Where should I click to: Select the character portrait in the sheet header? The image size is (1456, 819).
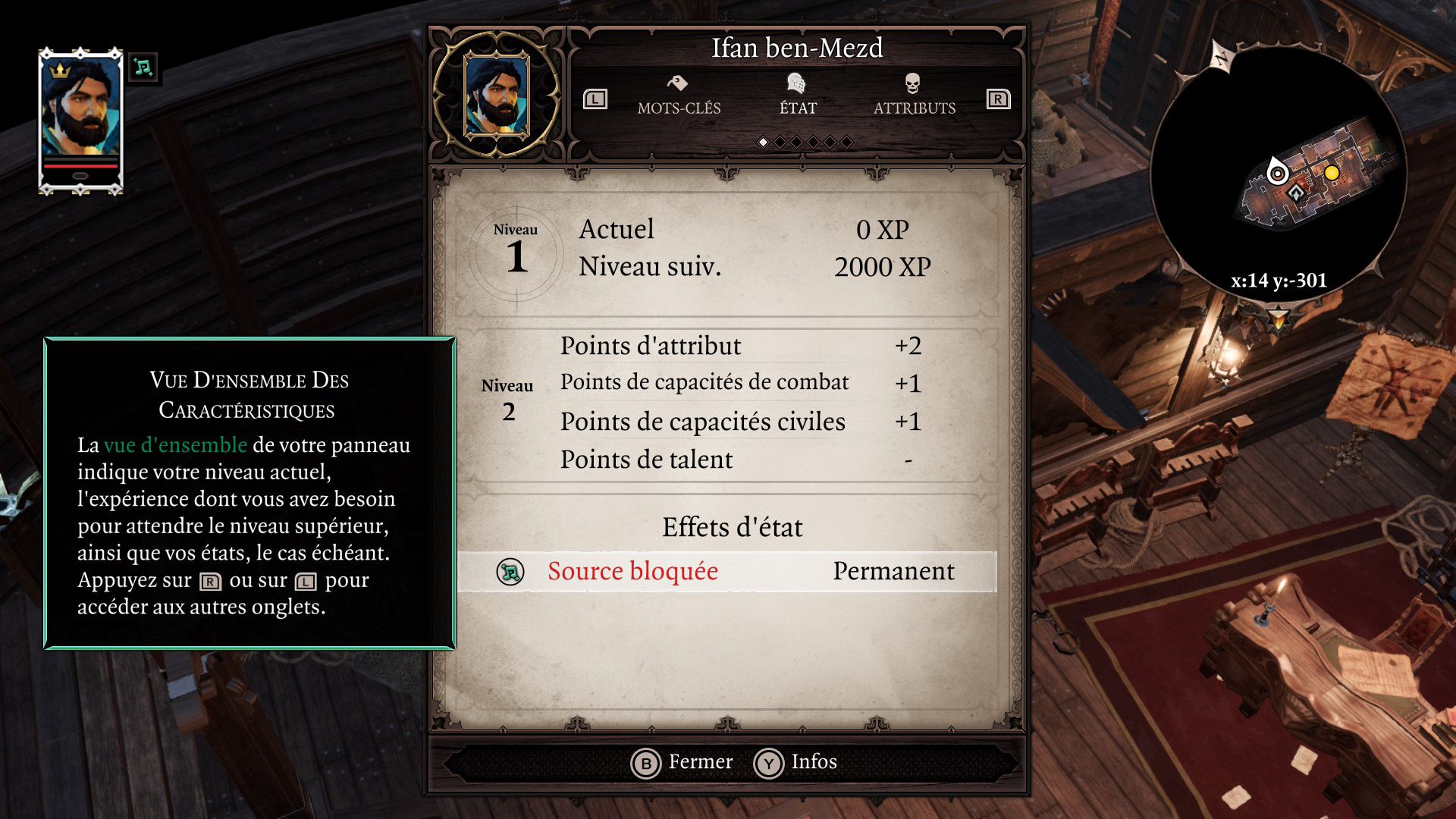pyautogui.click(x=497, y=95)
